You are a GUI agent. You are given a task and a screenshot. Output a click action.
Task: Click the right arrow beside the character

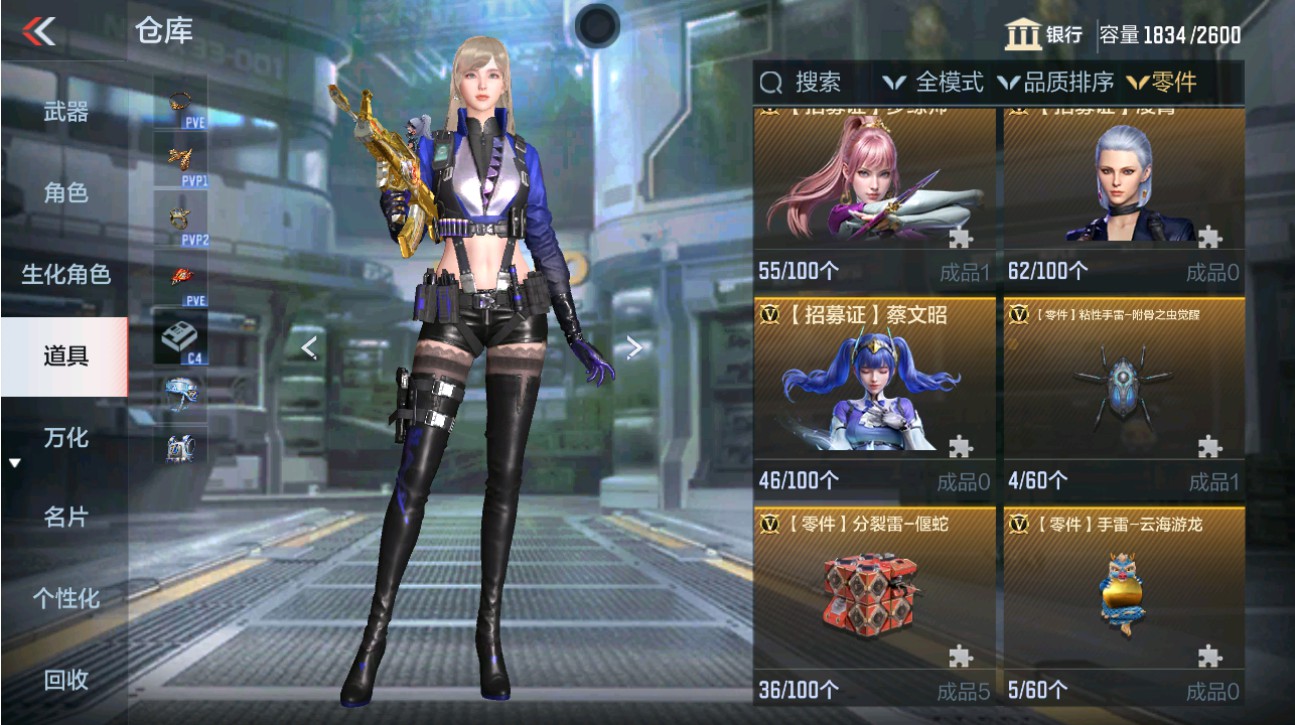pos(633,344)
